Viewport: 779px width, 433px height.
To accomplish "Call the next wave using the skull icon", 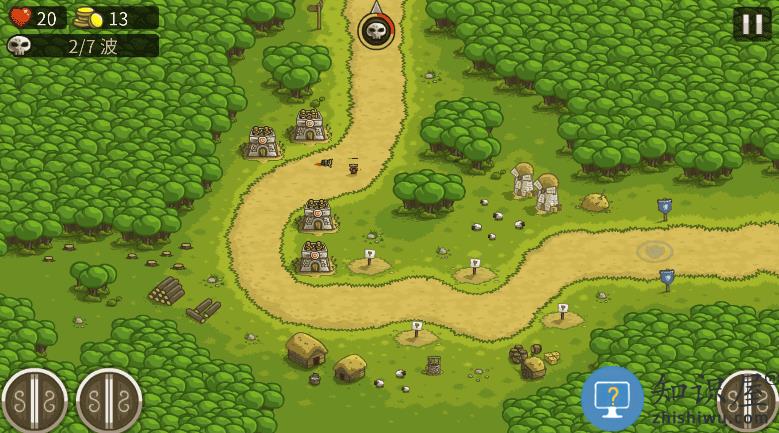I will 376,31.
